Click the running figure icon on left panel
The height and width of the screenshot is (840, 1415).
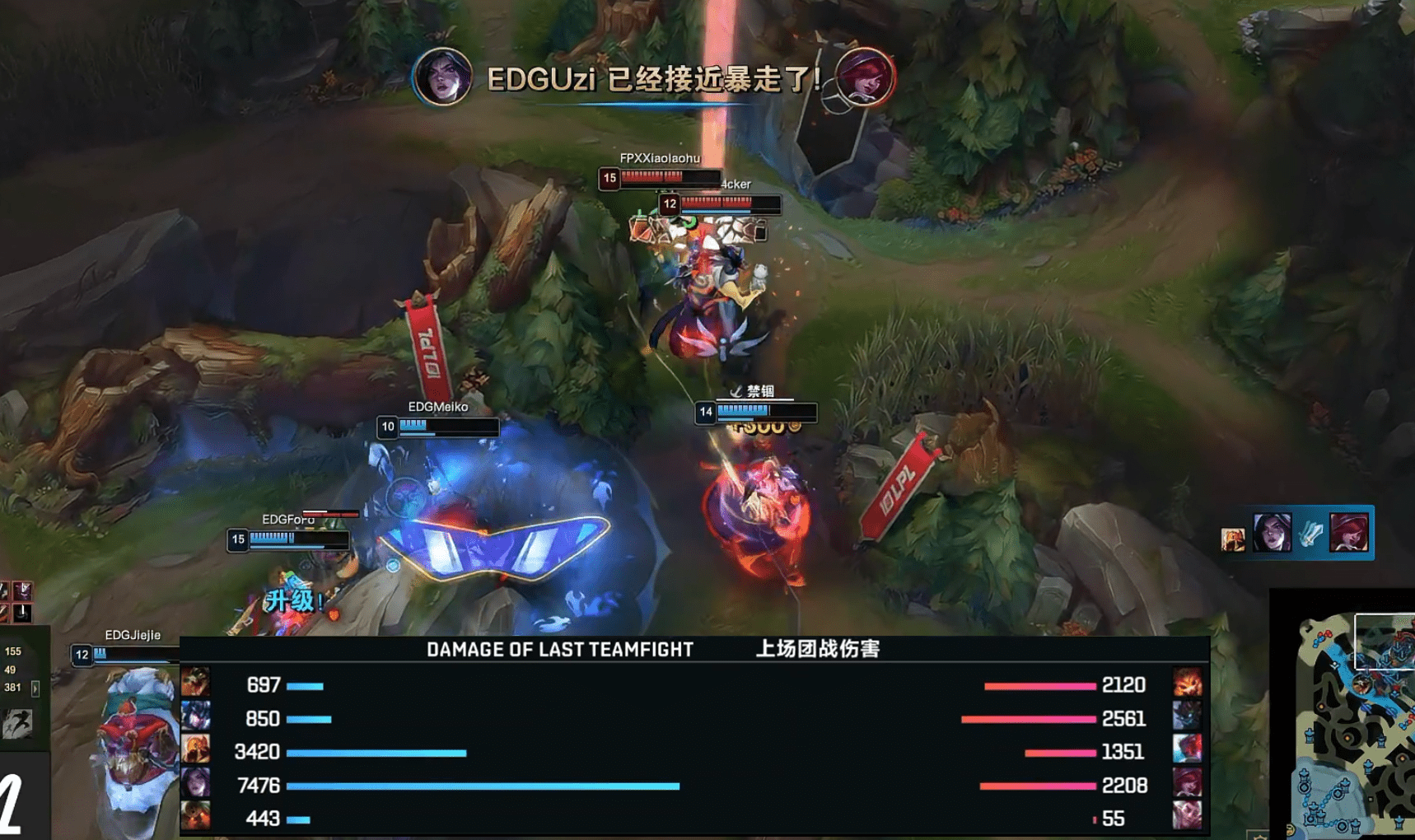[x=17, y=723]
